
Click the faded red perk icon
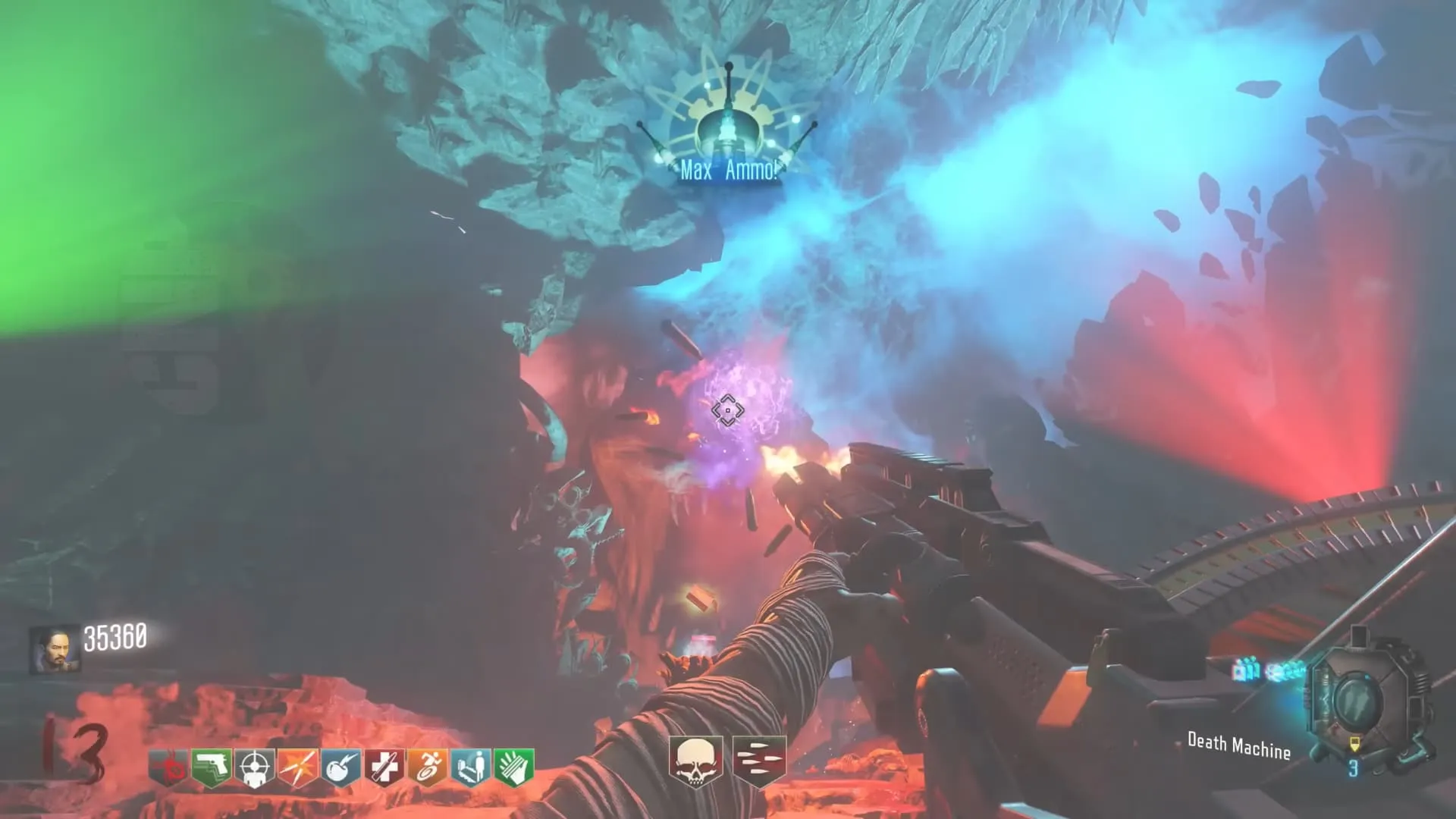169,767
